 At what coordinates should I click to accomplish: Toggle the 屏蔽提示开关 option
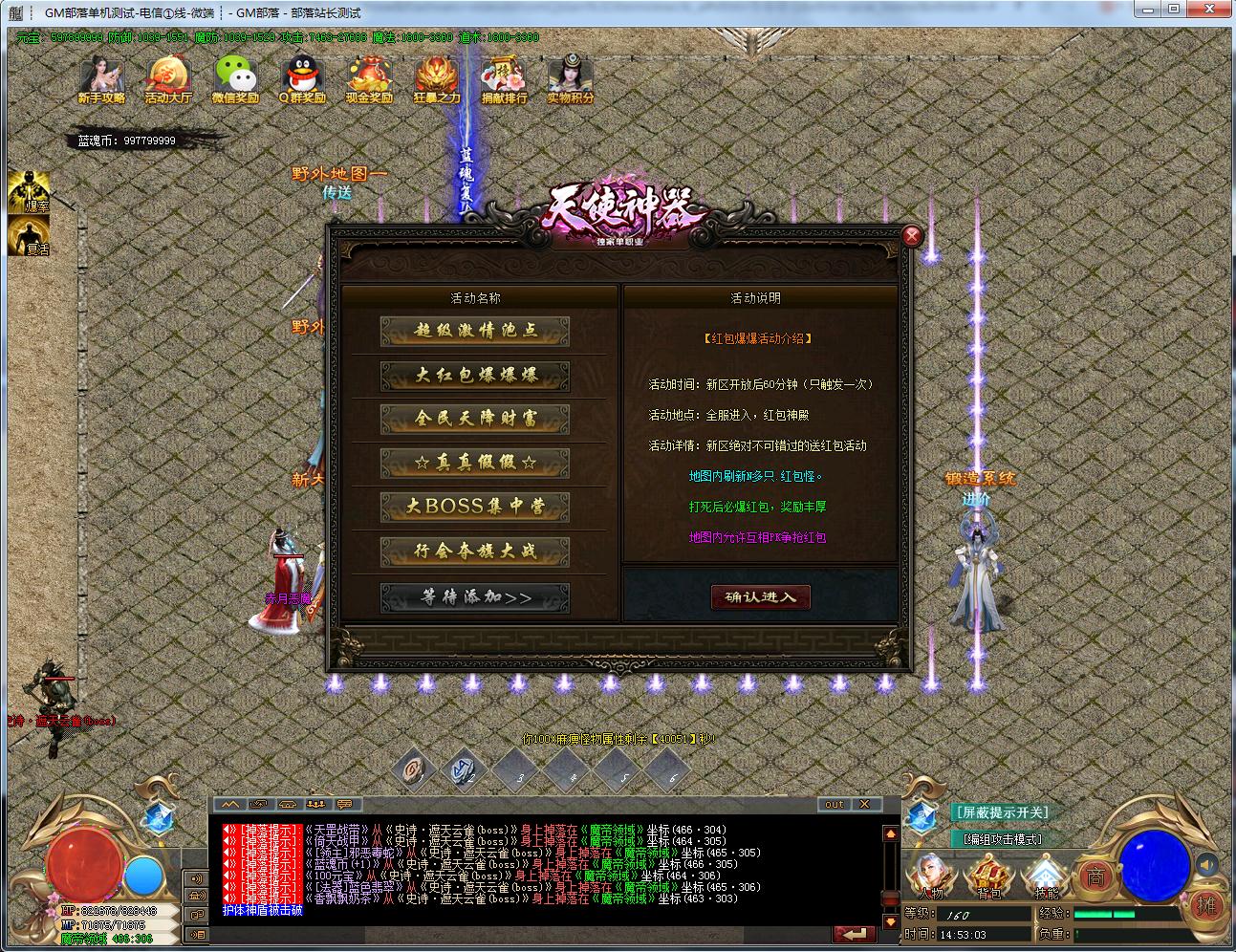click(x=1001, y=812)
